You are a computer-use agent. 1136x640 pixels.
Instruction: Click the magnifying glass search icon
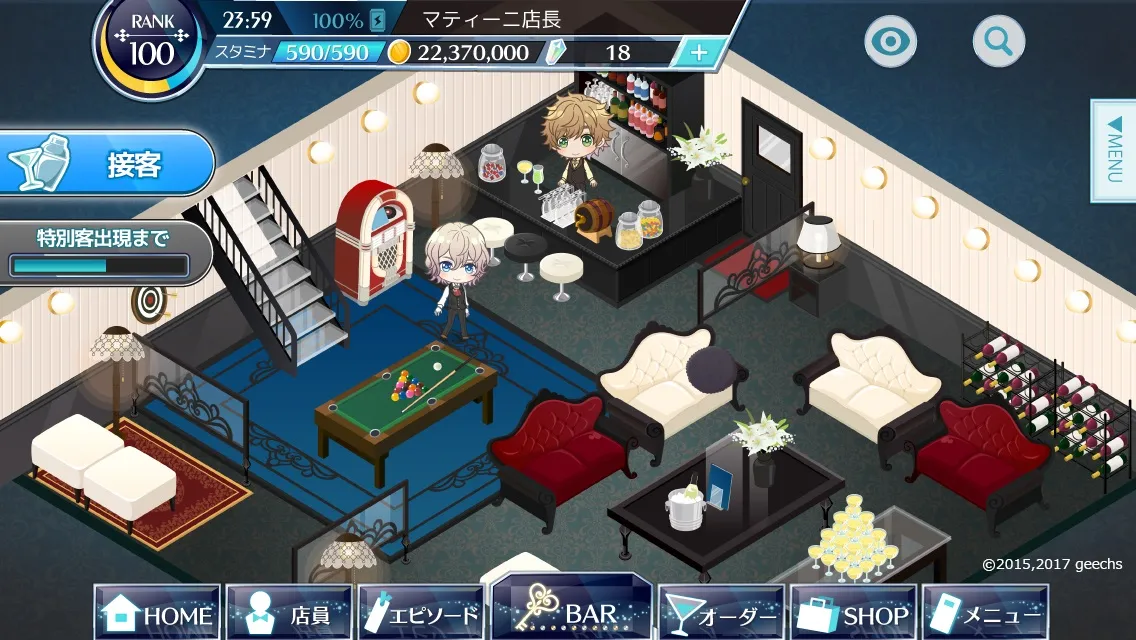[x=998, y=41]
